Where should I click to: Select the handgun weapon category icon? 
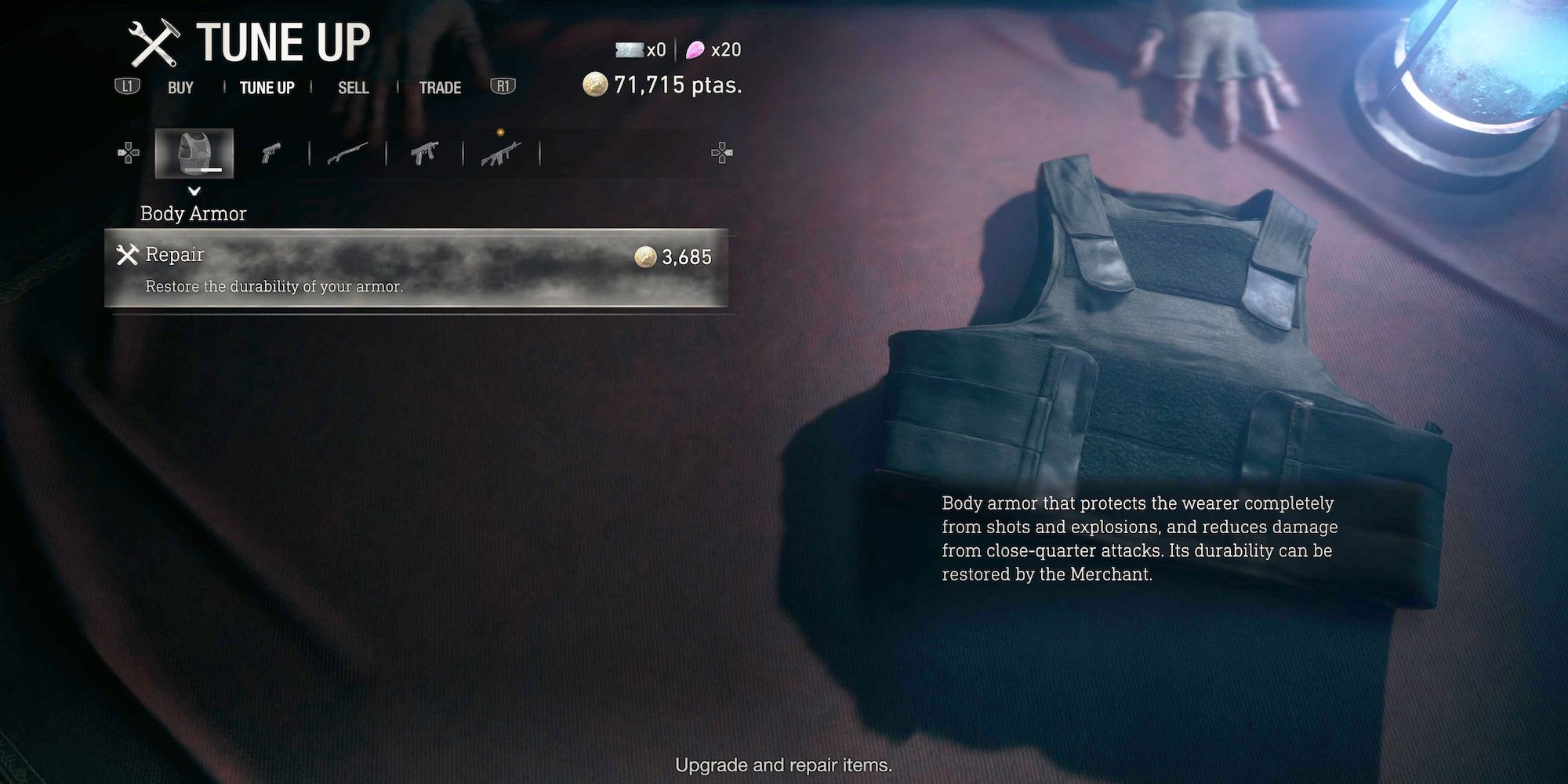(271, 153)
